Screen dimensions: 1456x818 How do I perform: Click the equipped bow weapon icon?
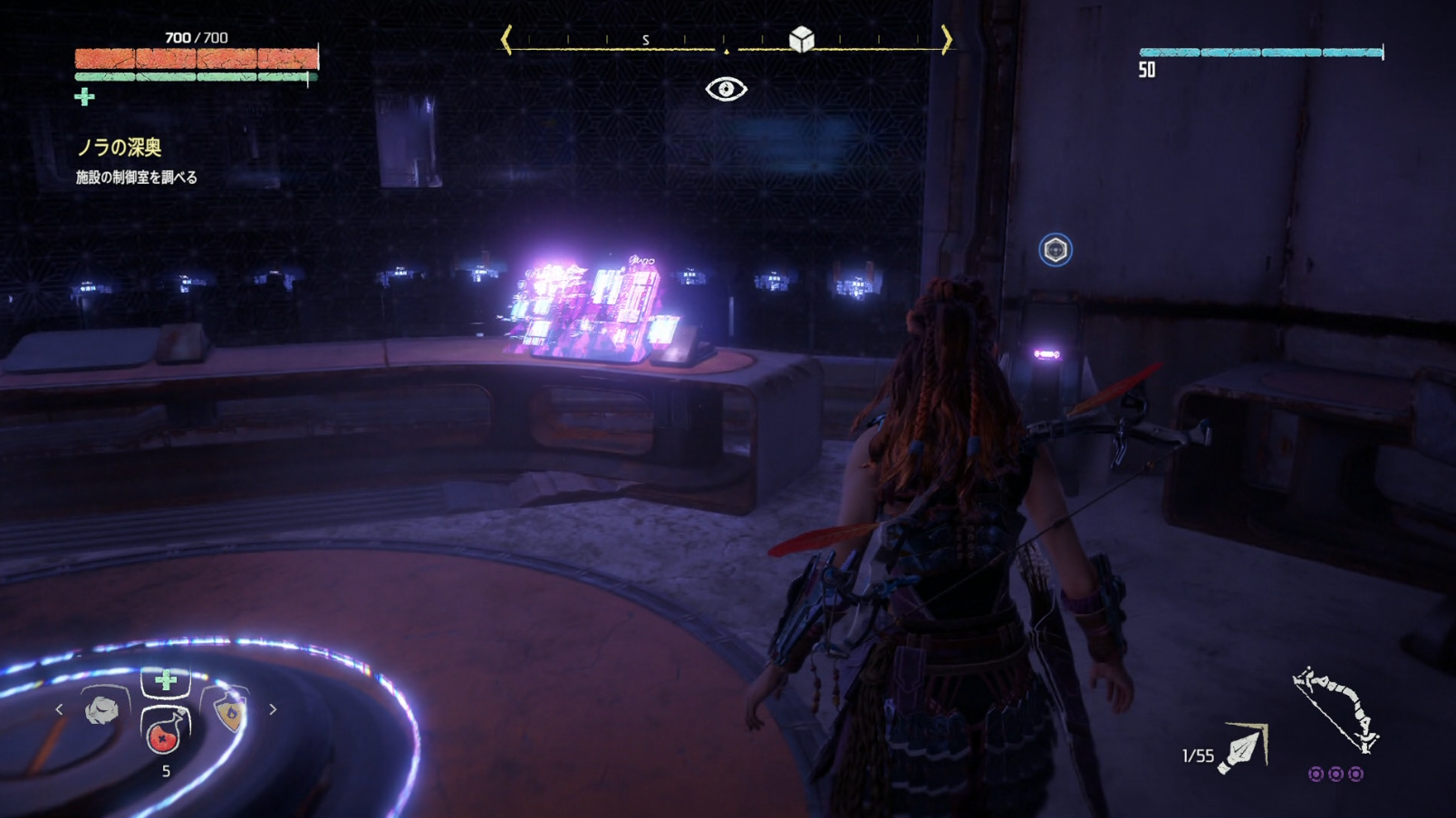click(1335, 710)
